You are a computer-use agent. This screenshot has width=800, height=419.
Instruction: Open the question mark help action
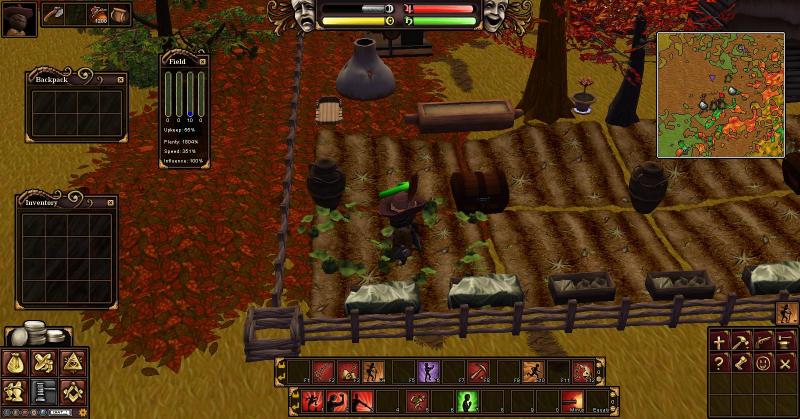pyautogui.click(x=719, y=364)
